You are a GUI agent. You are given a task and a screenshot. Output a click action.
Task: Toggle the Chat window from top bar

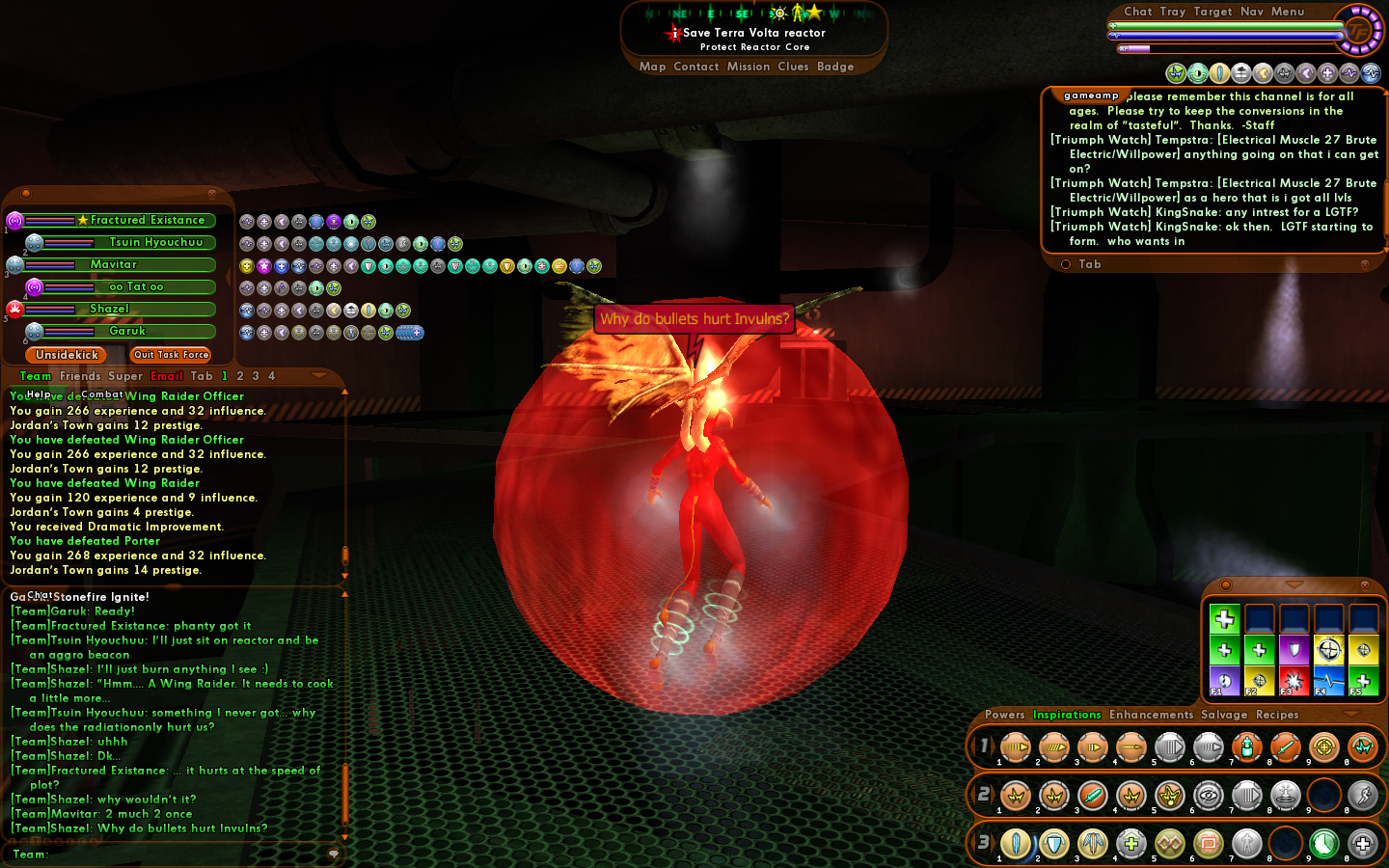tap(1138, 12)
